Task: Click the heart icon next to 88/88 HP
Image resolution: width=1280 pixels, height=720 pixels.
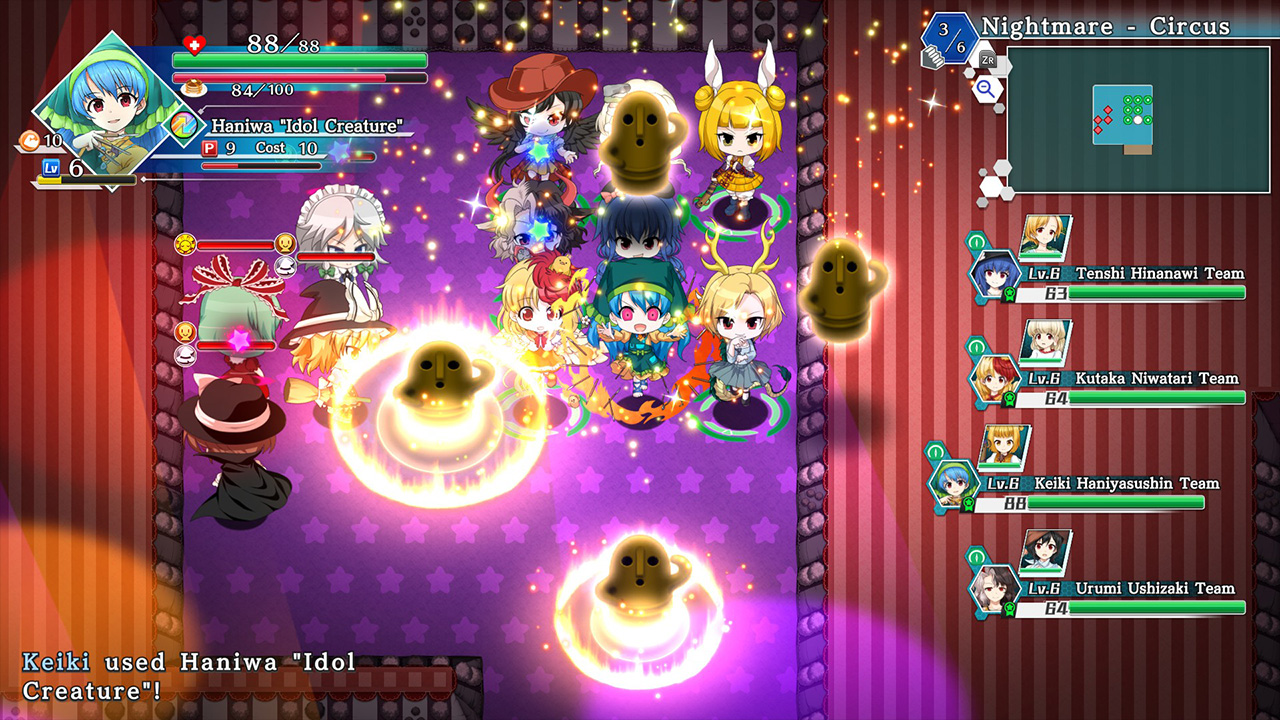Action: click(193, 46)
